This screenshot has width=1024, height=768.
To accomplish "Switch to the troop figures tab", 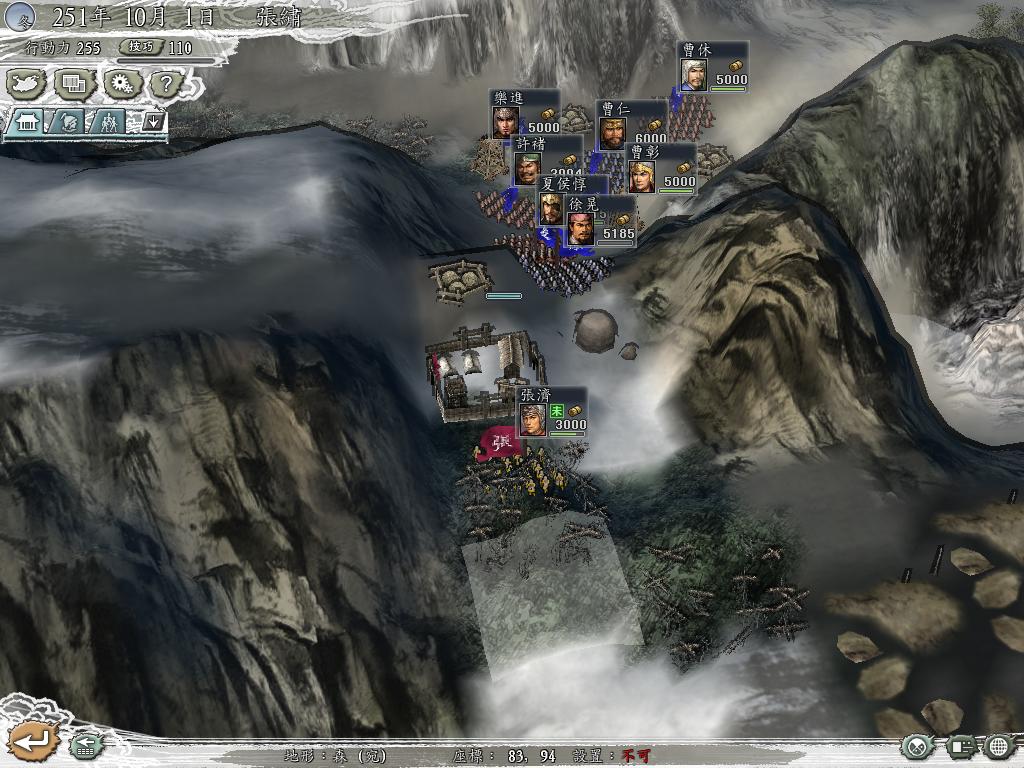I will [106, 122].
